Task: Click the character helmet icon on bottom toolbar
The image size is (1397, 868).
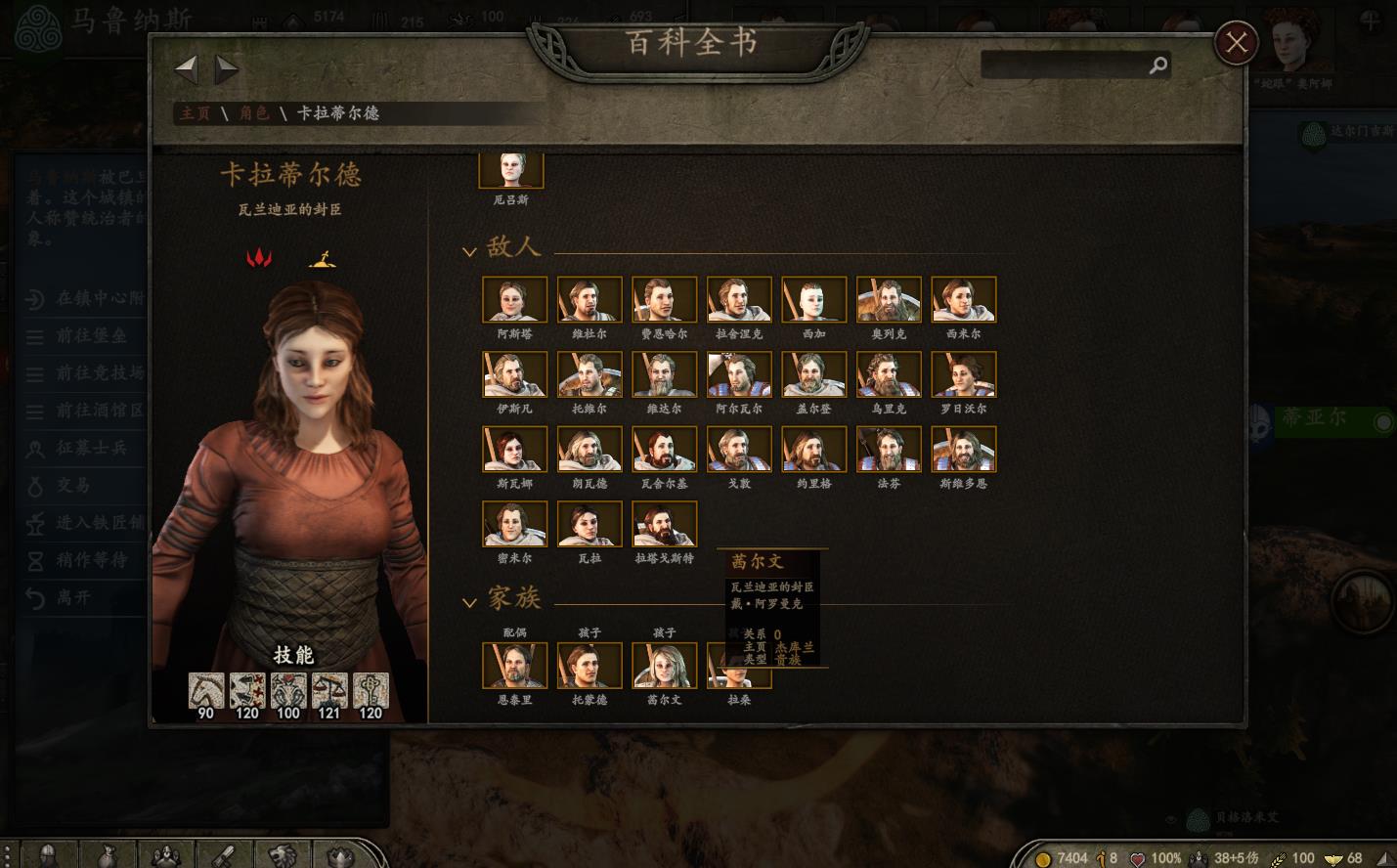Action: coord(47,855)
